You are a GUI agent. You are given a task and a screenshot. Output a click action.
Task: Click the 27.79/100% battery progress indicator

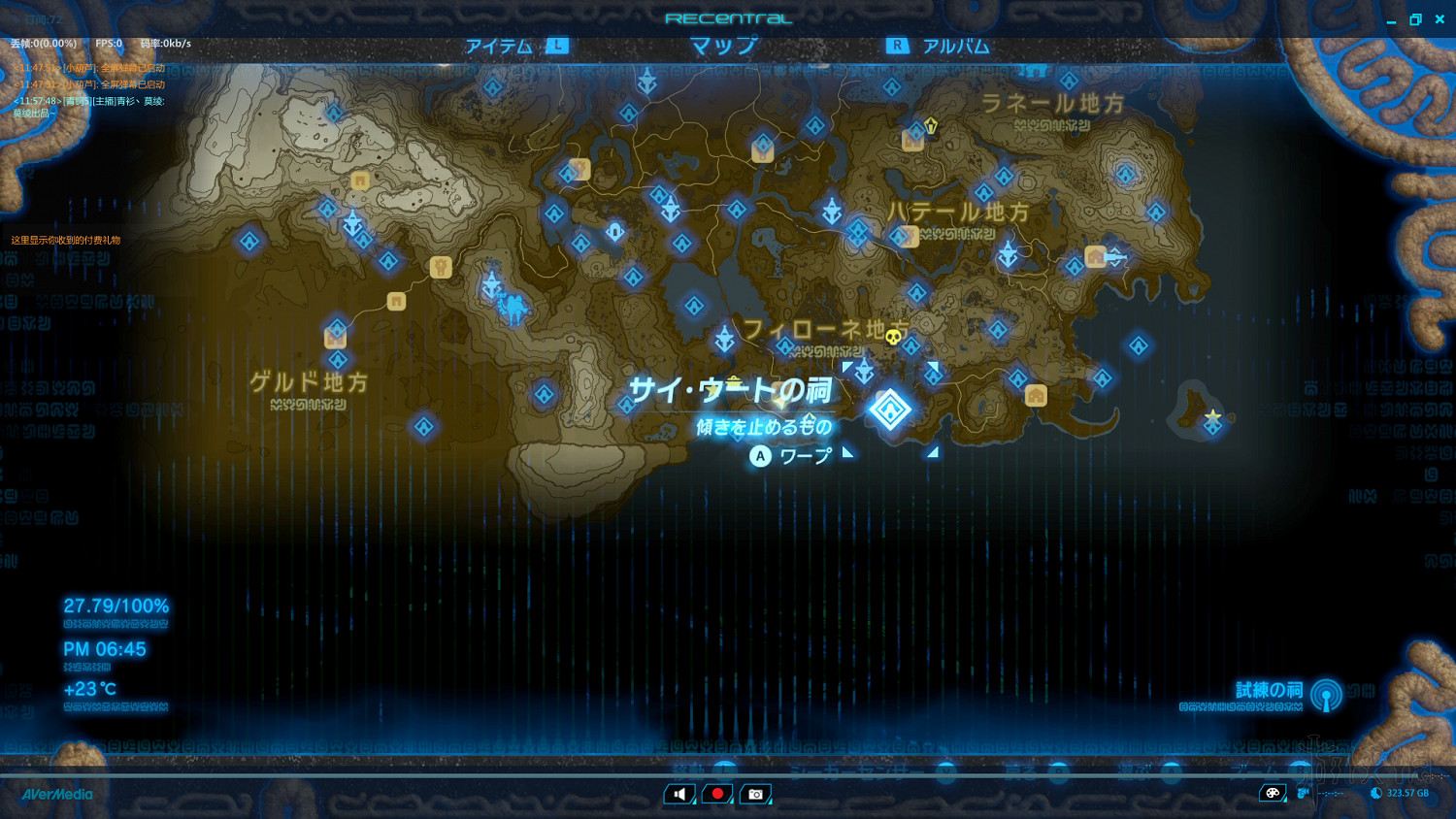click(115, 605)
